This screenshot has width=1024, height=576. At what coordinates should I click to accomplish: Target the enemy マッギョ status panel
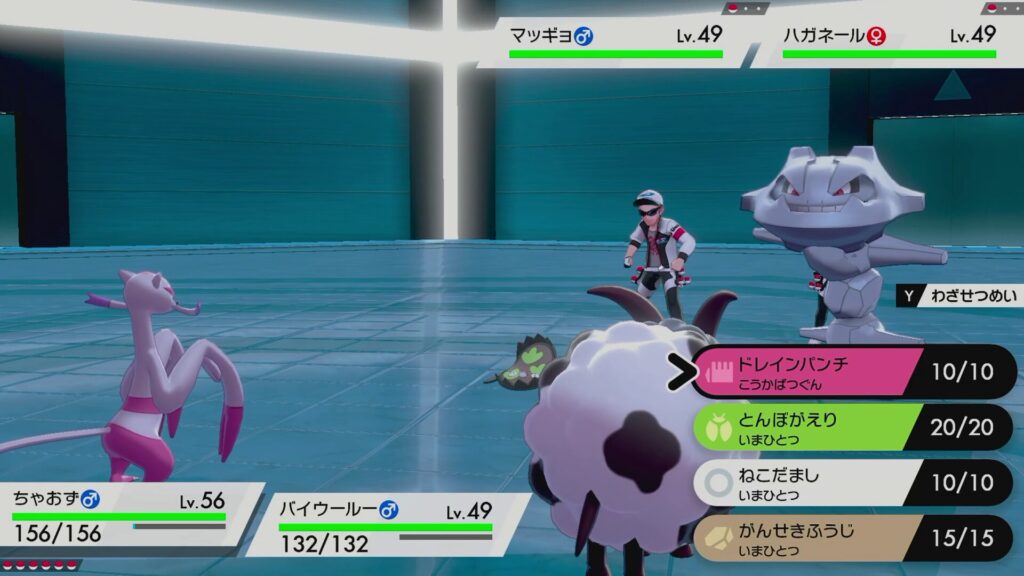pyautogui.click(x=615, y=42)
